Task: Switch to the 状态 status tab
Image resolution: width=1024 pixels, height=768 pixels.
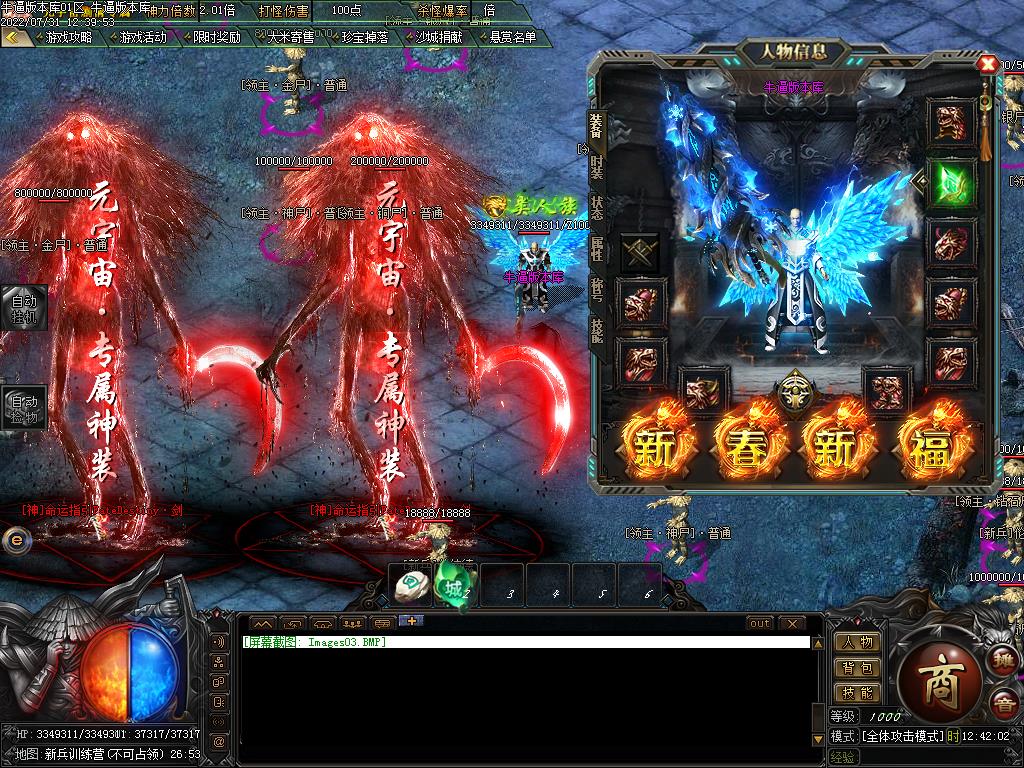Action: coord(597,208)
